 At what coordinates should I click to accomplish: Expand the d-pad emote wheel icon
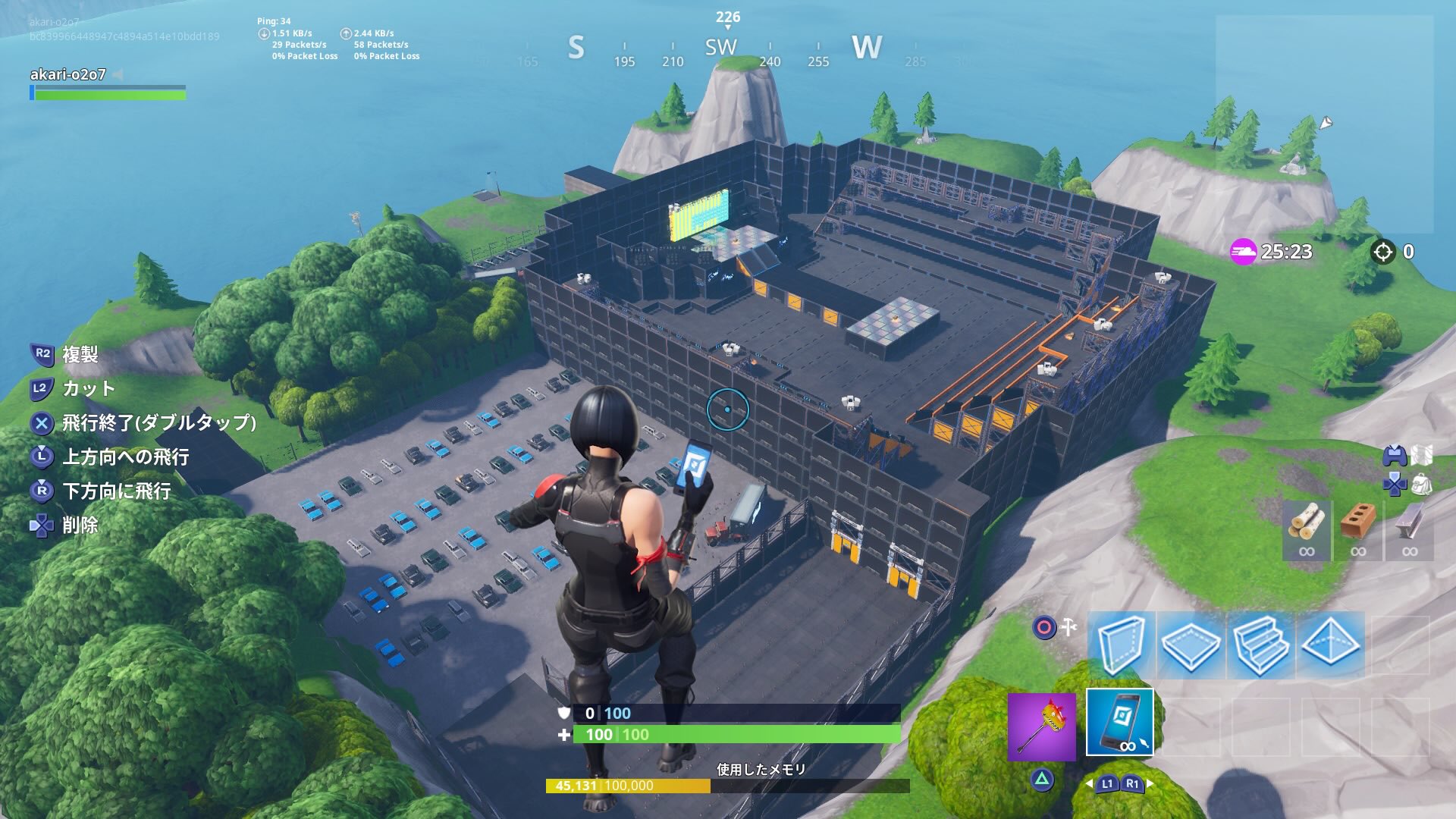[1394, 484]
